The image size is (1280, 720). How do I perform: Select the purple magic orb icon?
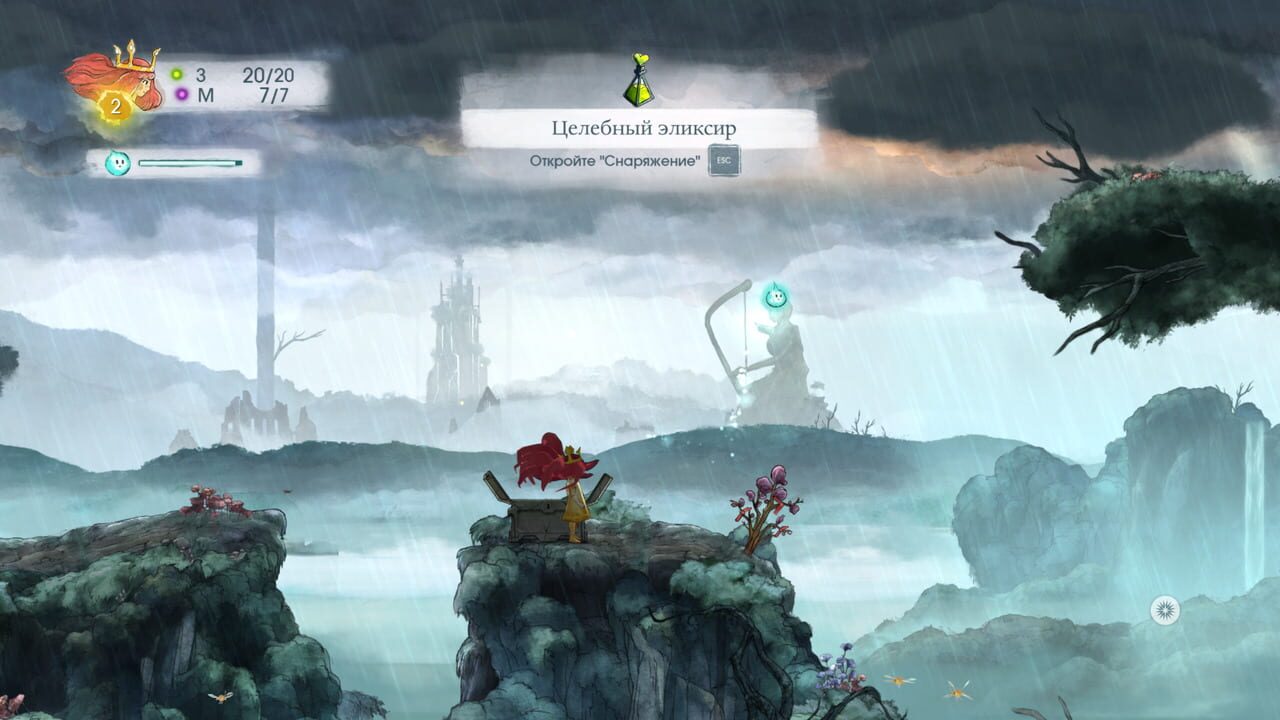point(180,96)
